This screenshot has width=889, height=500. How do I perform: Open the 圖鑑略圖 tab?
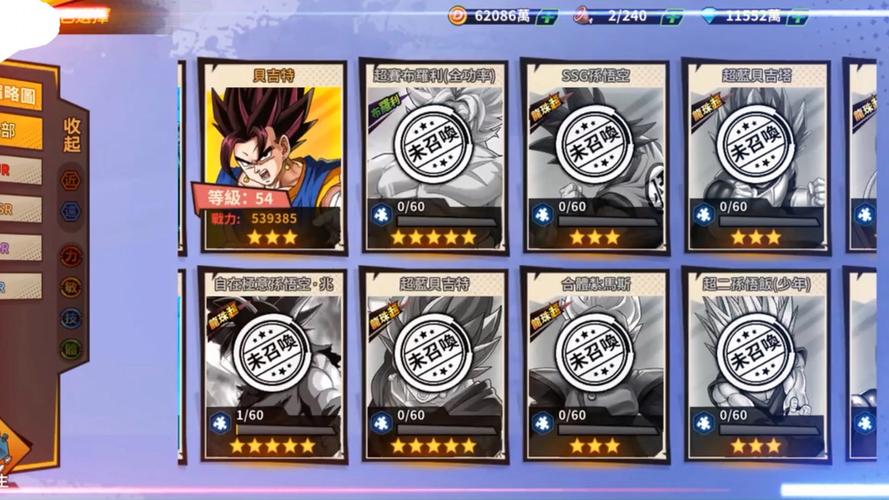[20, 95]
